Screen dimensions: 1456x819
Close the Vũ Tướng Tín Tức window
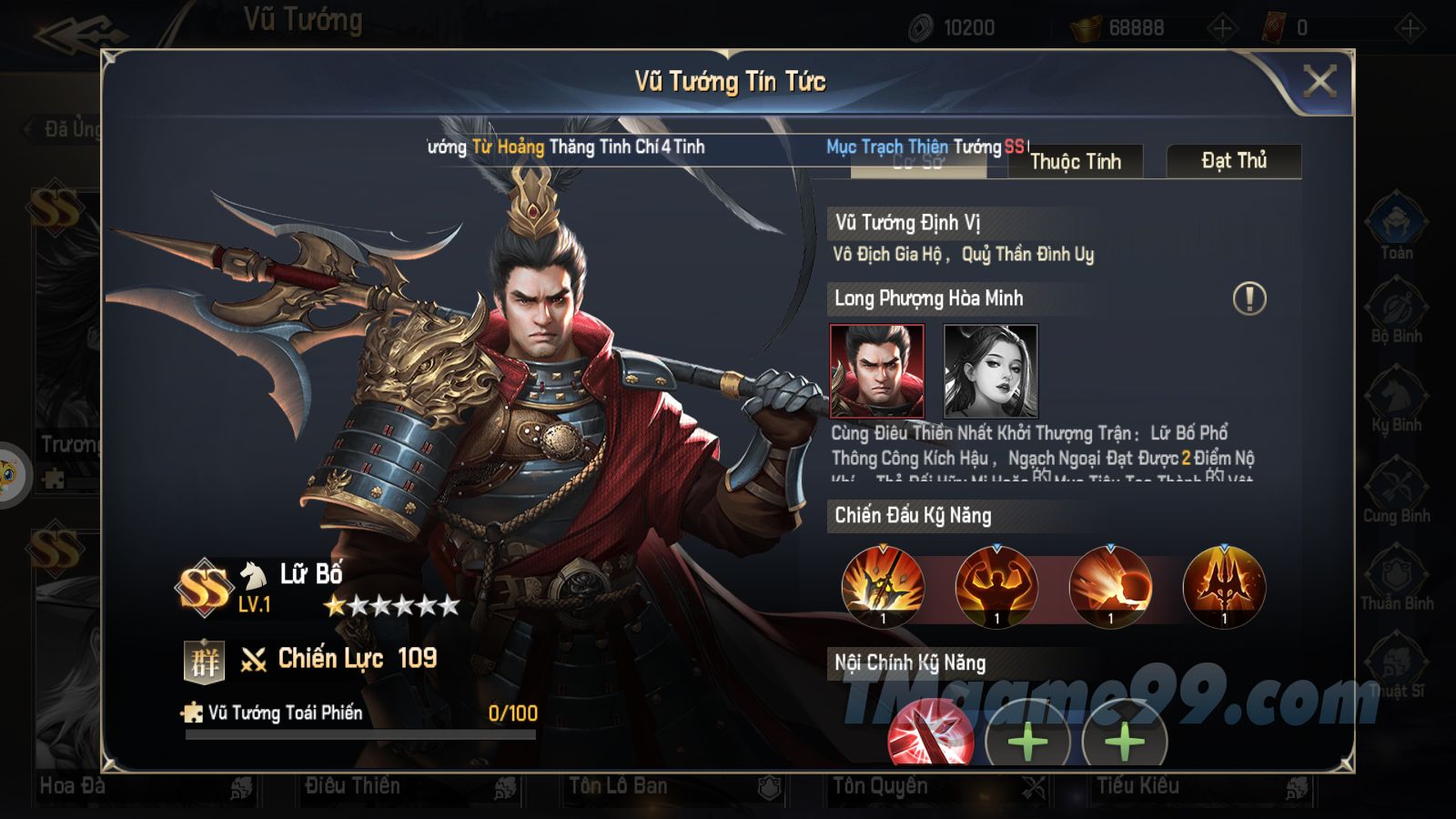1319,82
